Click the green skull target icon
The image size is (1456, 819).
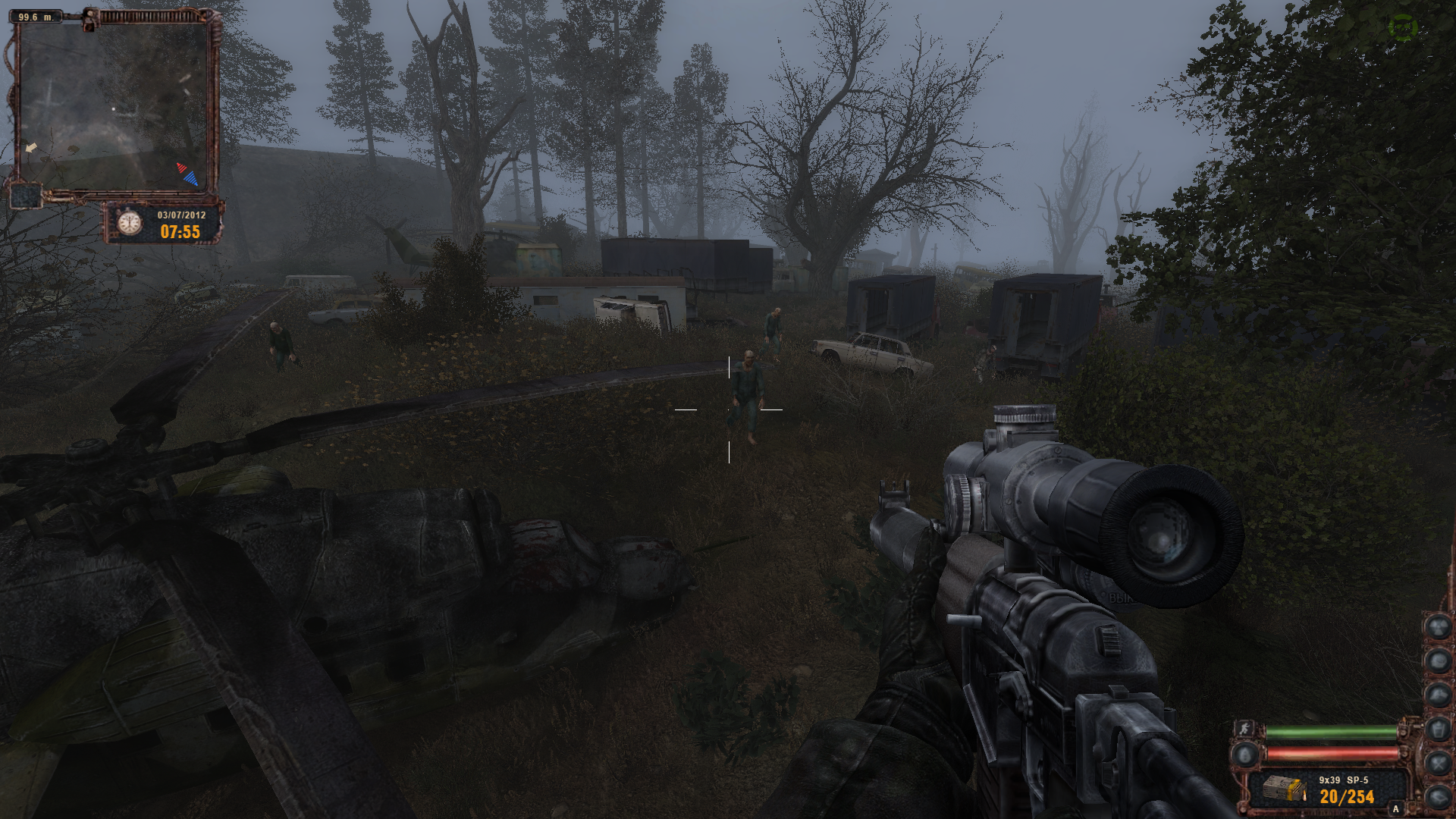coord(1402,28)
